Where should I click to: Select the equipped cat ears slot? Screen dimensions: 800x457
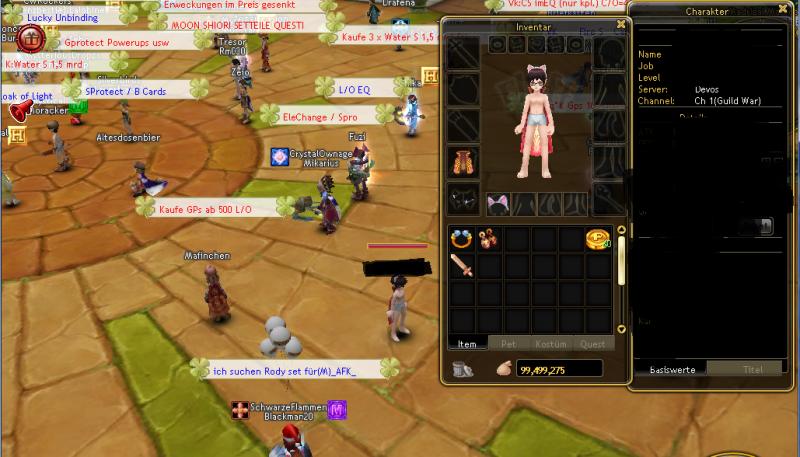click(x=497, y=204)
